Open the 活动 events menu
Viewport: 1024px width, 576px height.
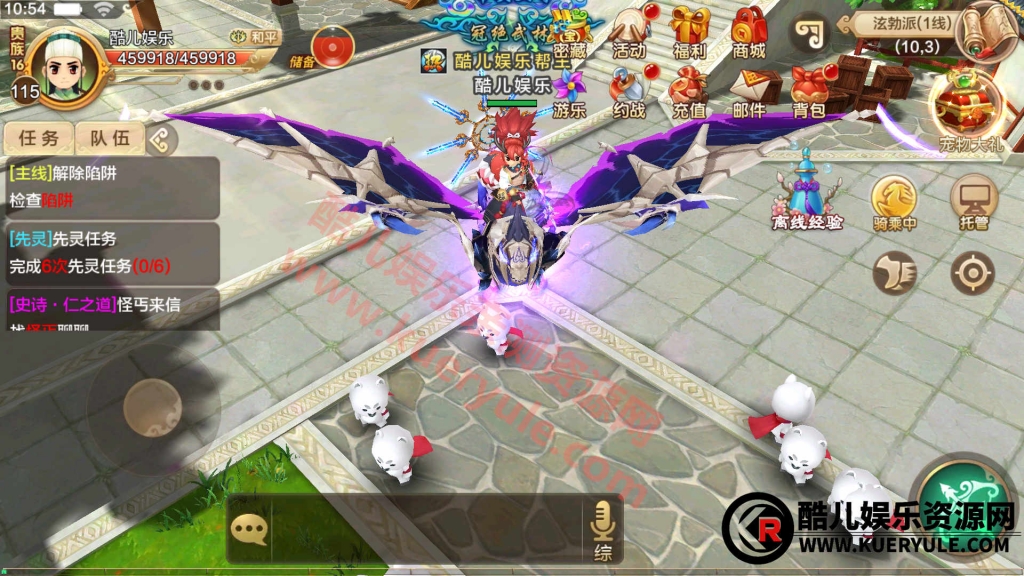pyautogui.click(x=630, y=32)
